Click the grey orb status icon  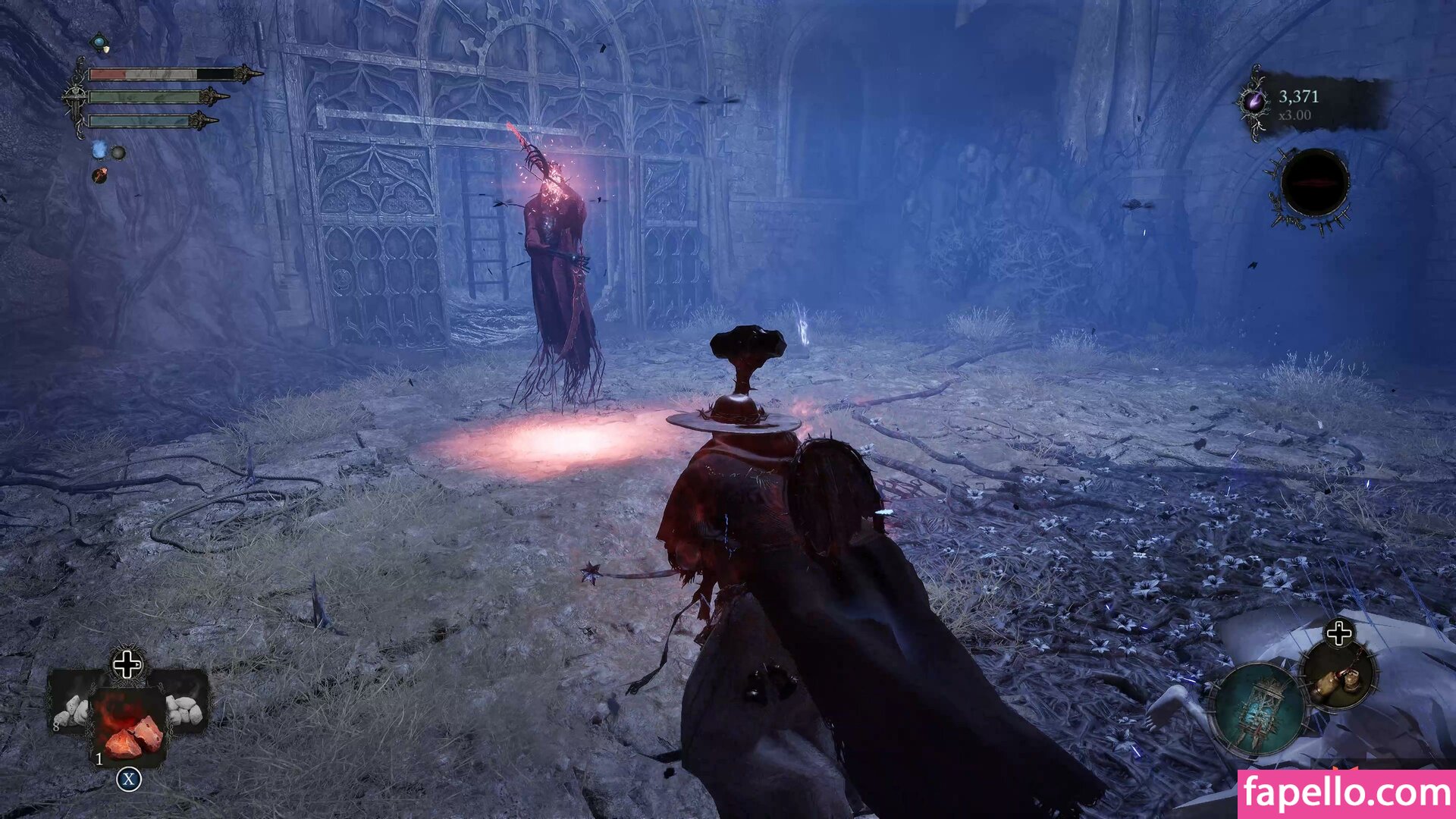(x=119, y=153)
